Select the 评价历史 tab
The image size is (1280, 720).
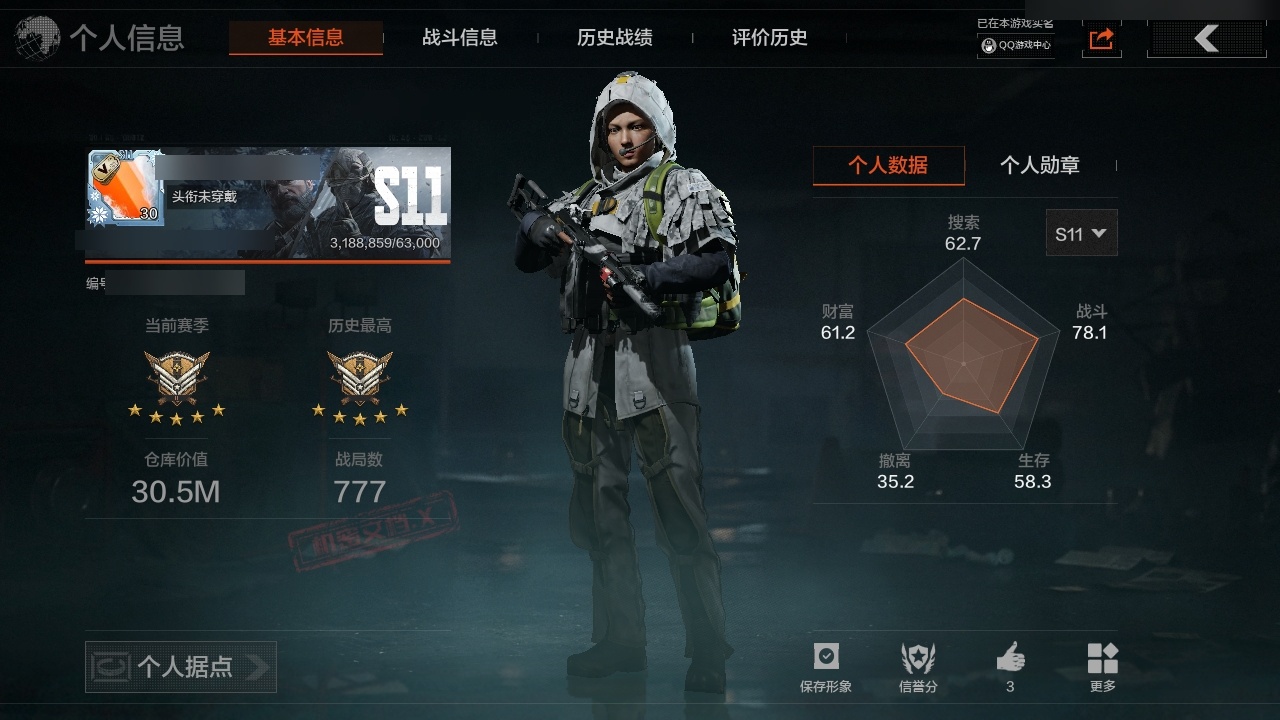770,38
